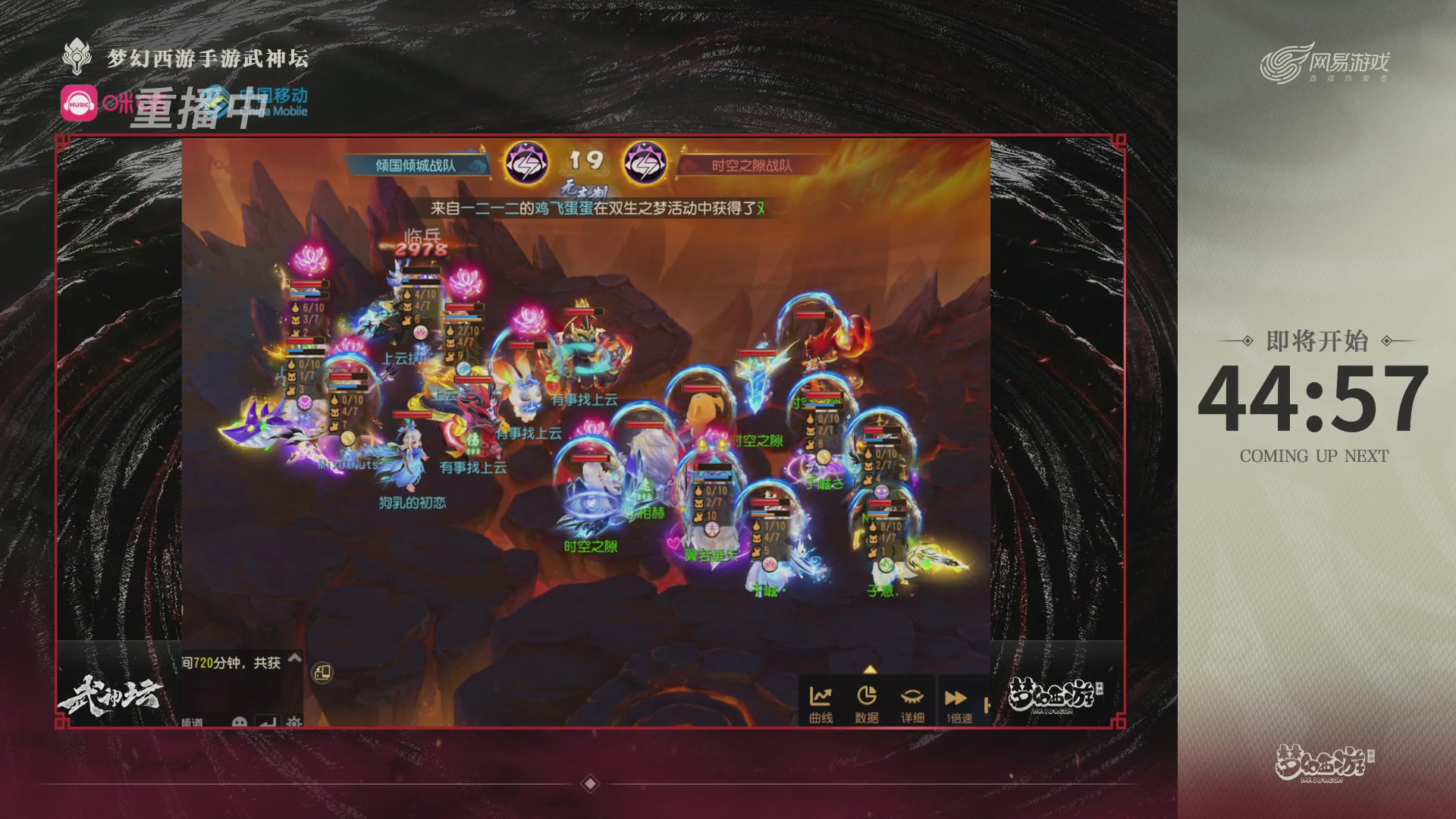
Task: Click the chat send enter button
Action: [267, 722]
